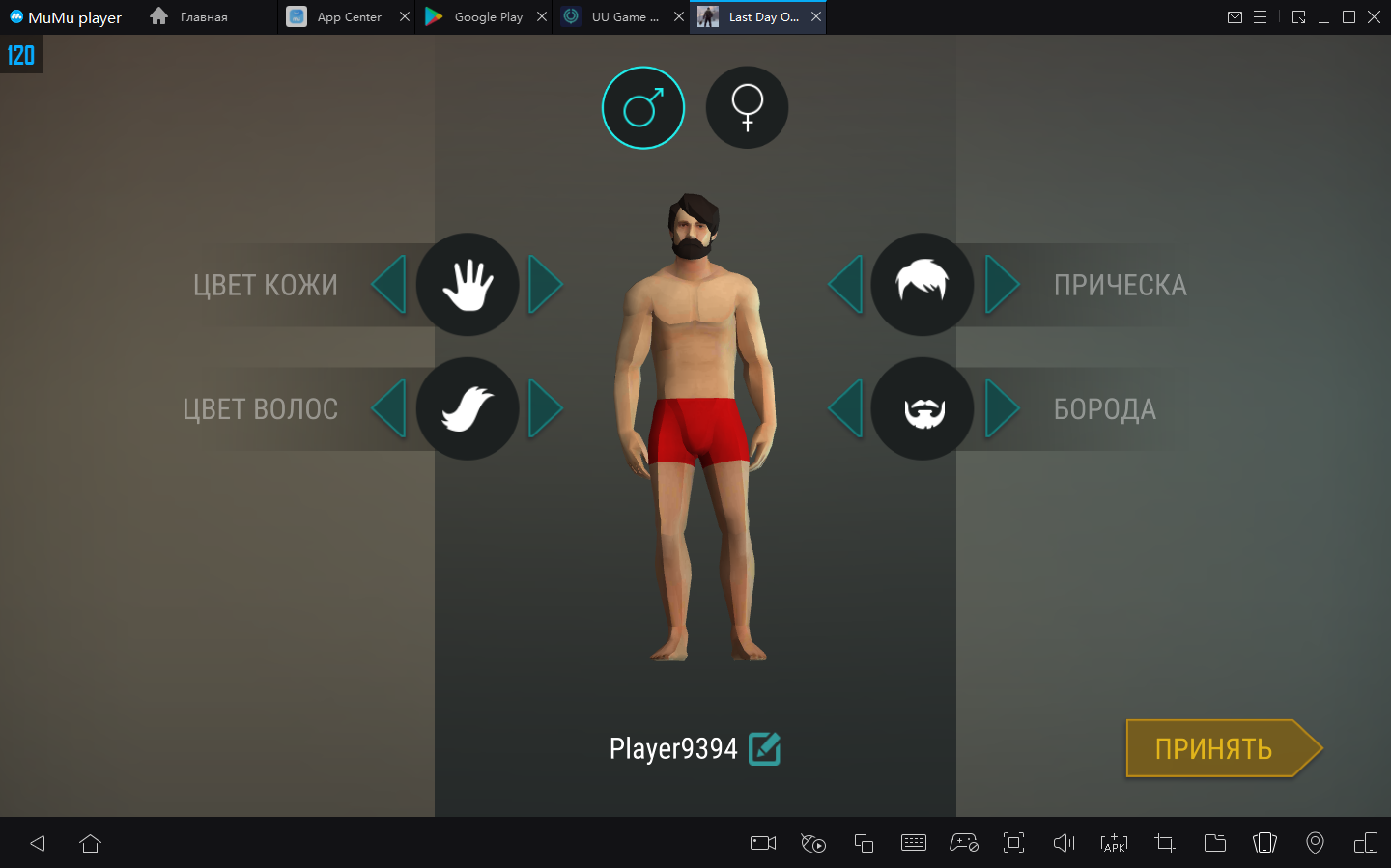Screen dimensions: 1391x868
Task: Switch to previous hair color
Action: 389,408
